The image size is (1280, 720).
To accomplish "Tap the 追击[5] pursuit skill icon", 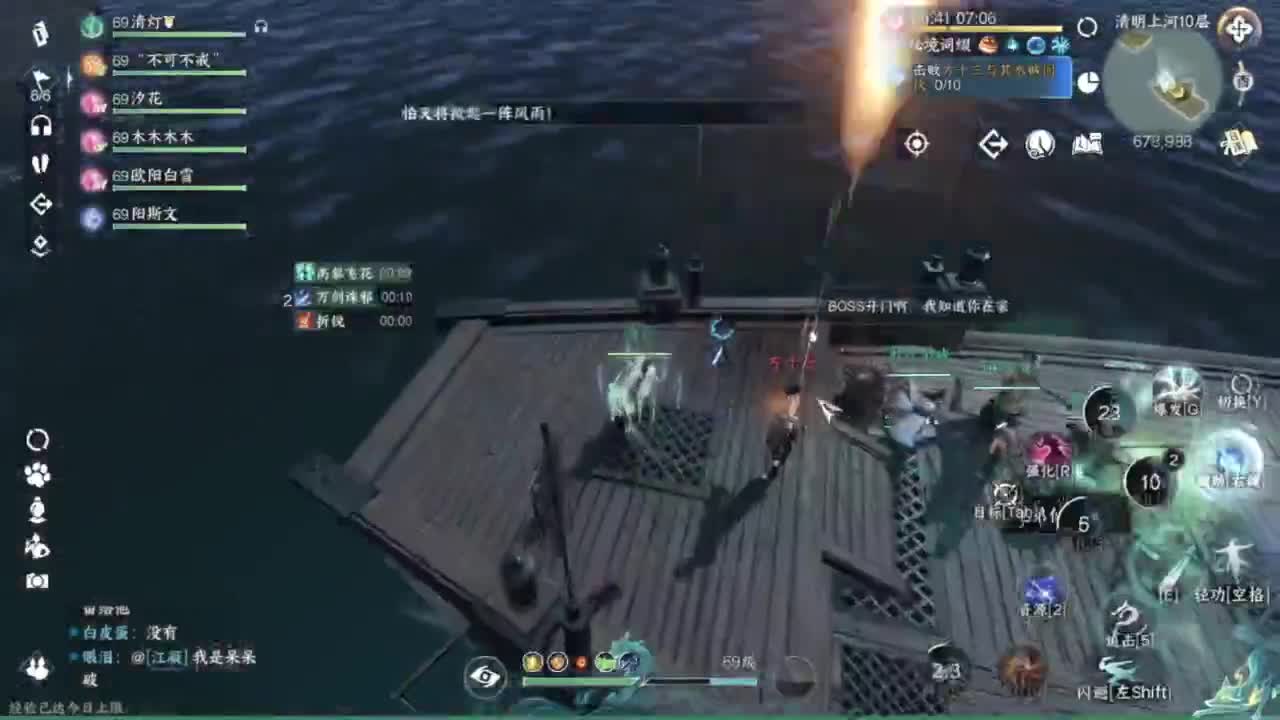I will (1128, 617).
